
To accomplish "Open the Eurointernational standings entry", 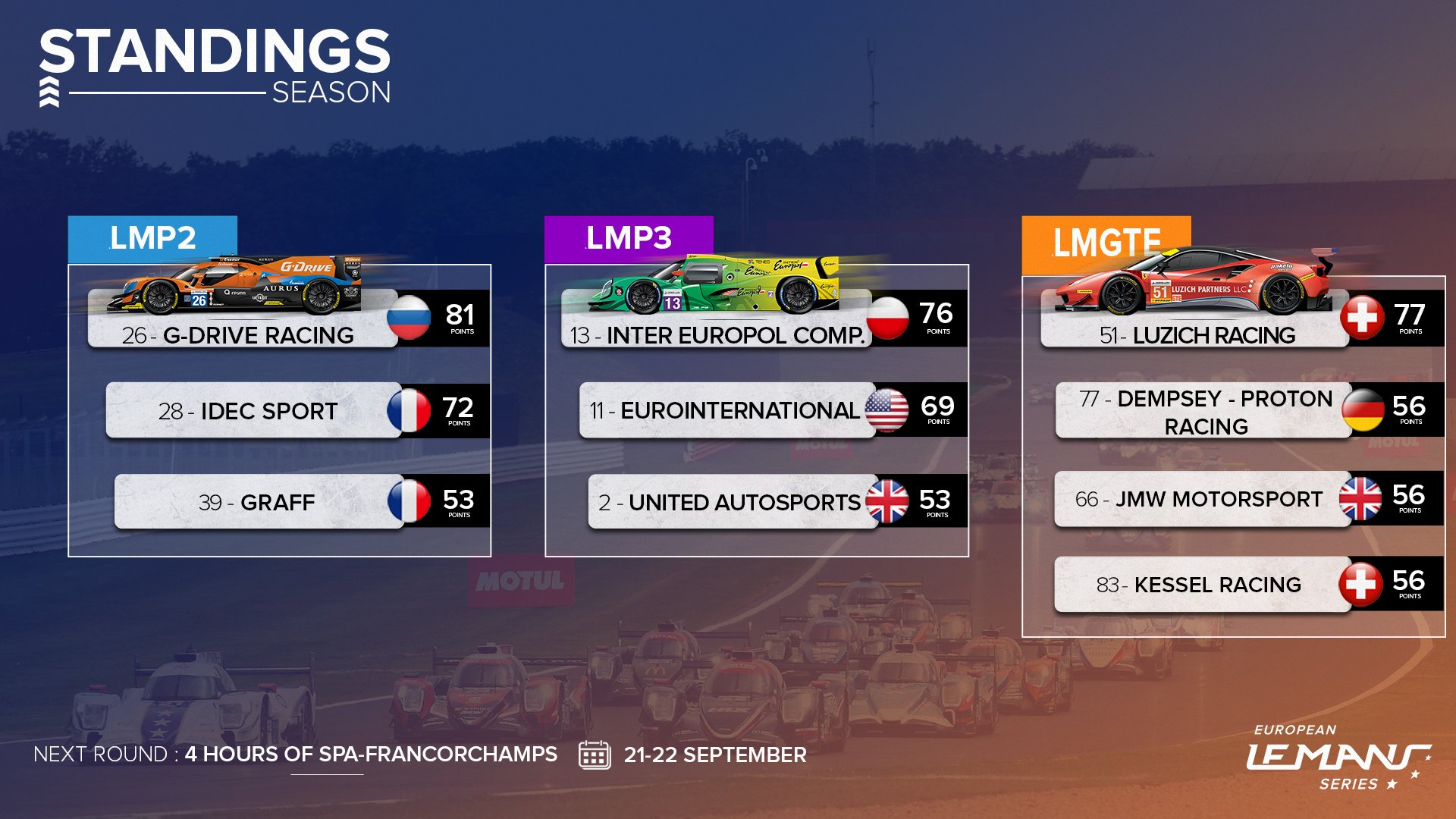I will (726, 410).
